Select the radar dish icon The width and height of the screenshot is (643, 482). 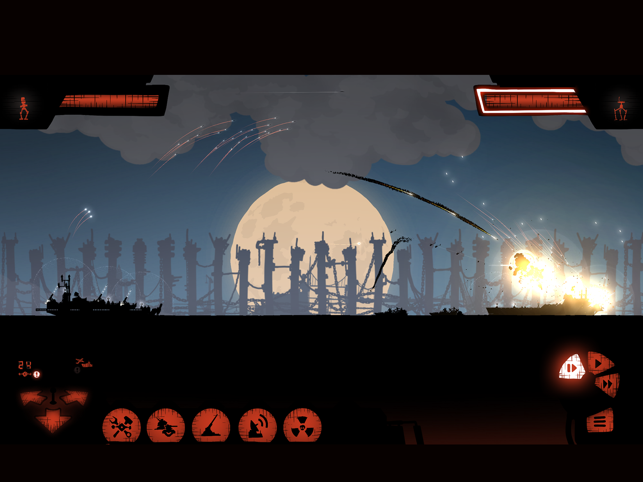[x=257, y=427]
